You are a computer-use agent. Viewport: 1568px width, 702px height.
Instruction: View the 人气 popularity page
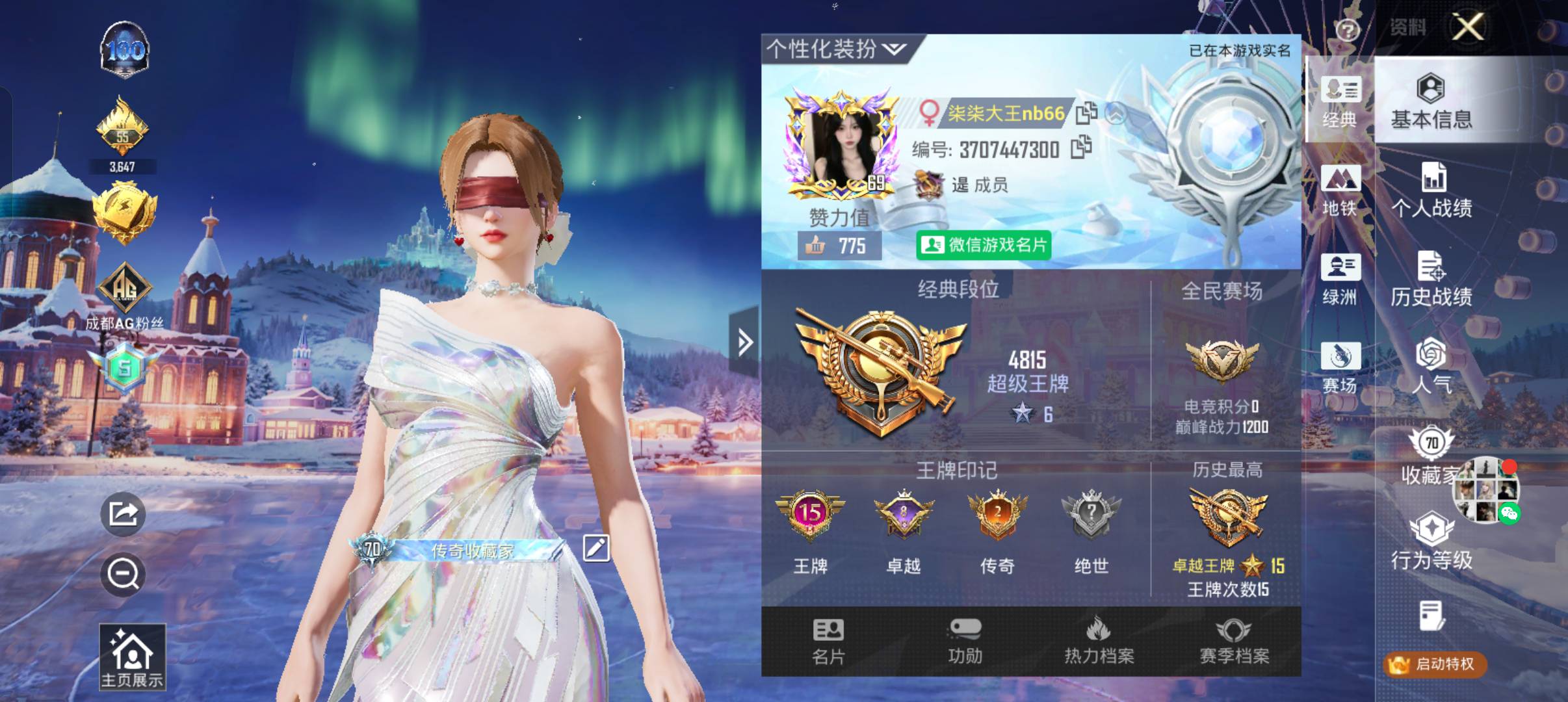(1431, 368)
